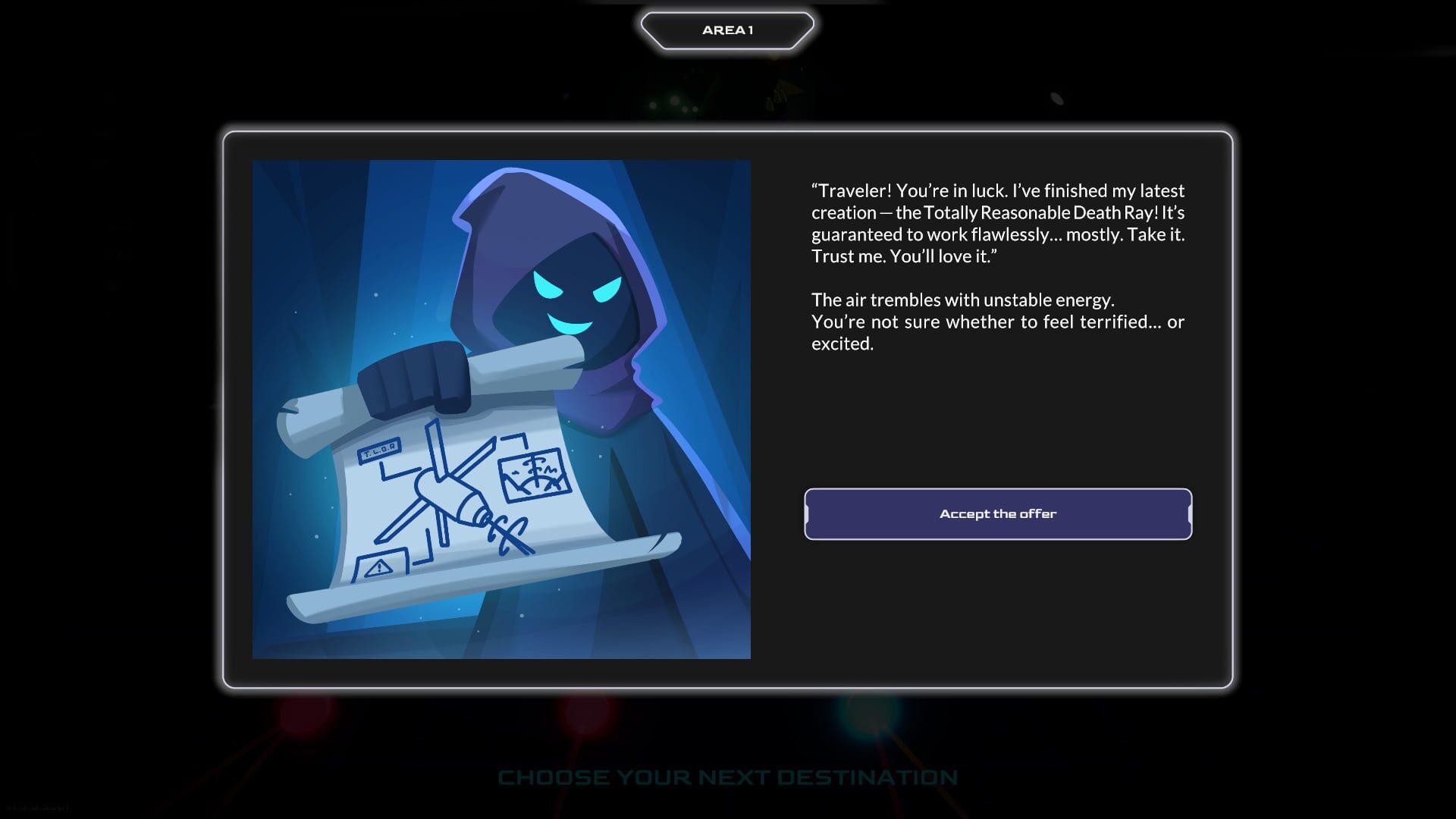Click the dark background outside the dialog
This screenshot has height=819, width=1456.
click(114, 379)
